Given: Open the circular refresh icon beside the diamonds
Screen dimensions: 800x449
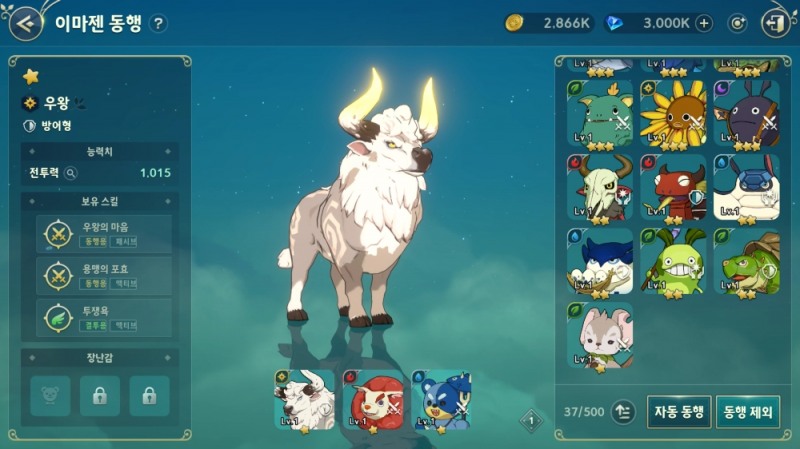Looking at the screenshot, I should 738,23.
